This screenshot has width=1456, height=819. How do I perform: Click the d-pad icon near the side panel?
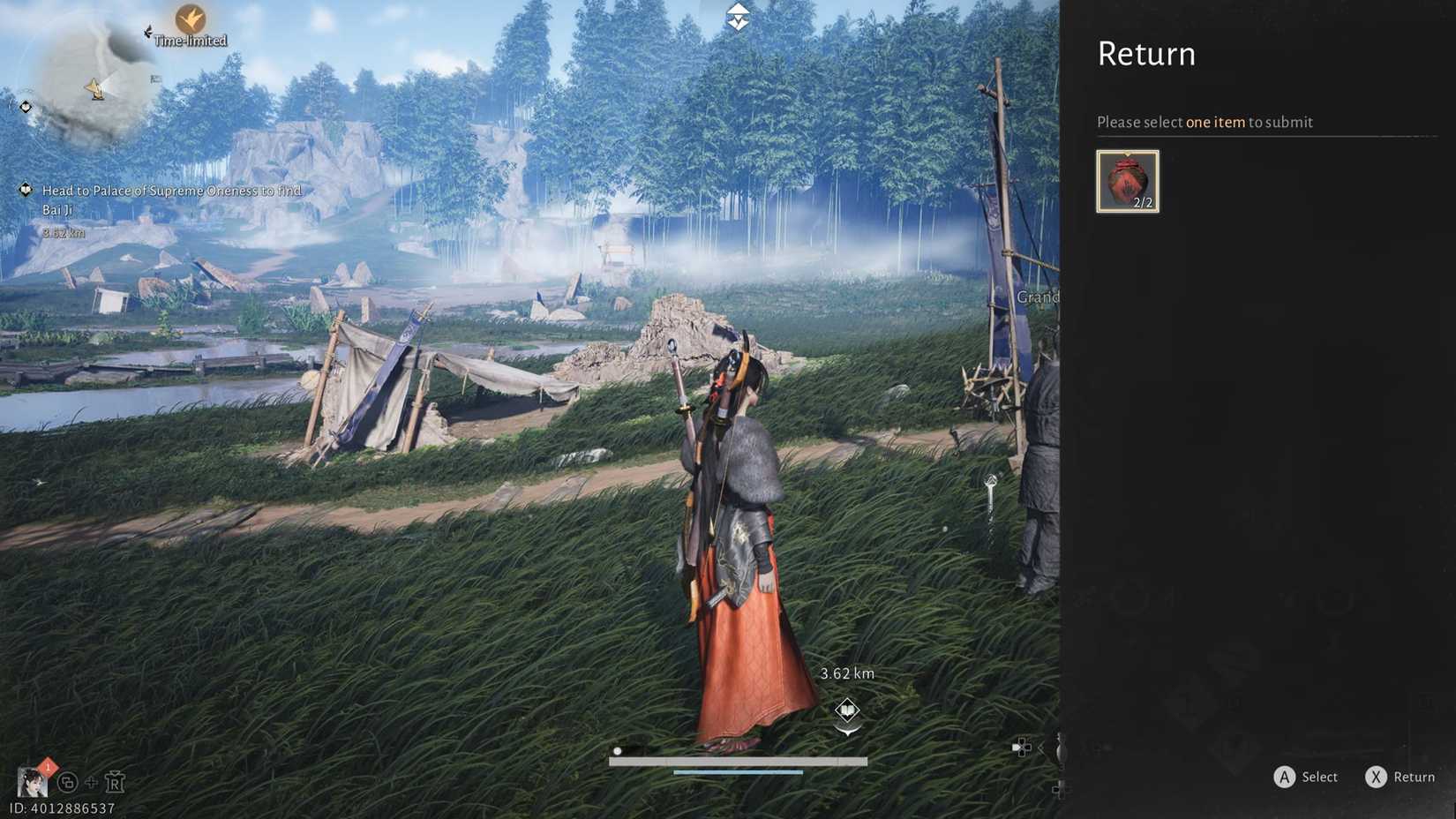1024,748
